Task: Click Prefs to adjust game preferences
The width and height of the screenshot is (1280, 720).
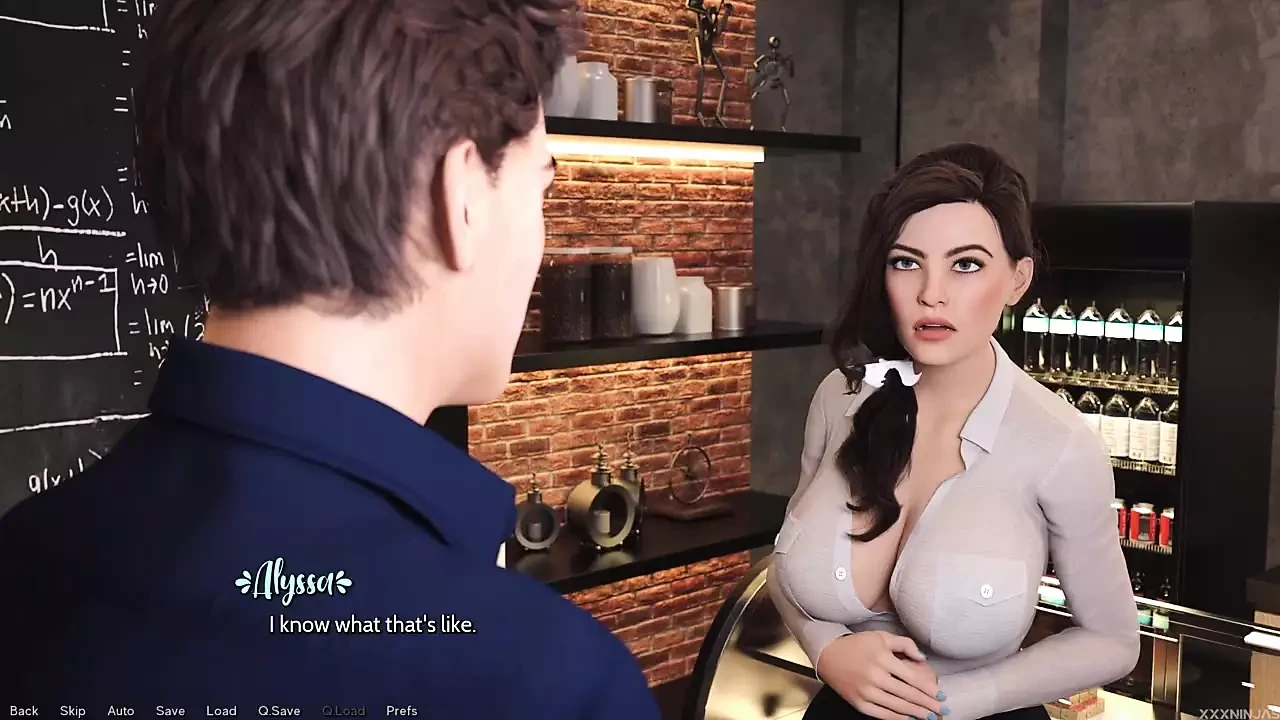Action: tap(402, 710)
